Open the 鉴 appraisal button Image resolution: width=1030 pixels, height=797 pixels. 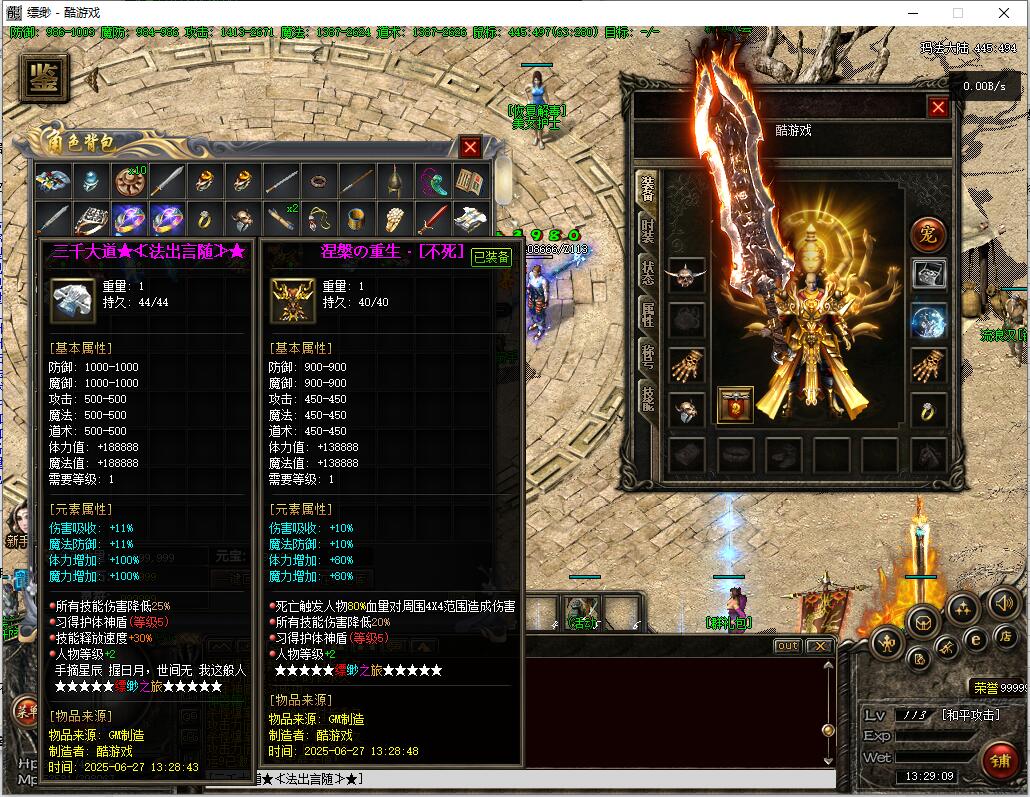(44, 79)
